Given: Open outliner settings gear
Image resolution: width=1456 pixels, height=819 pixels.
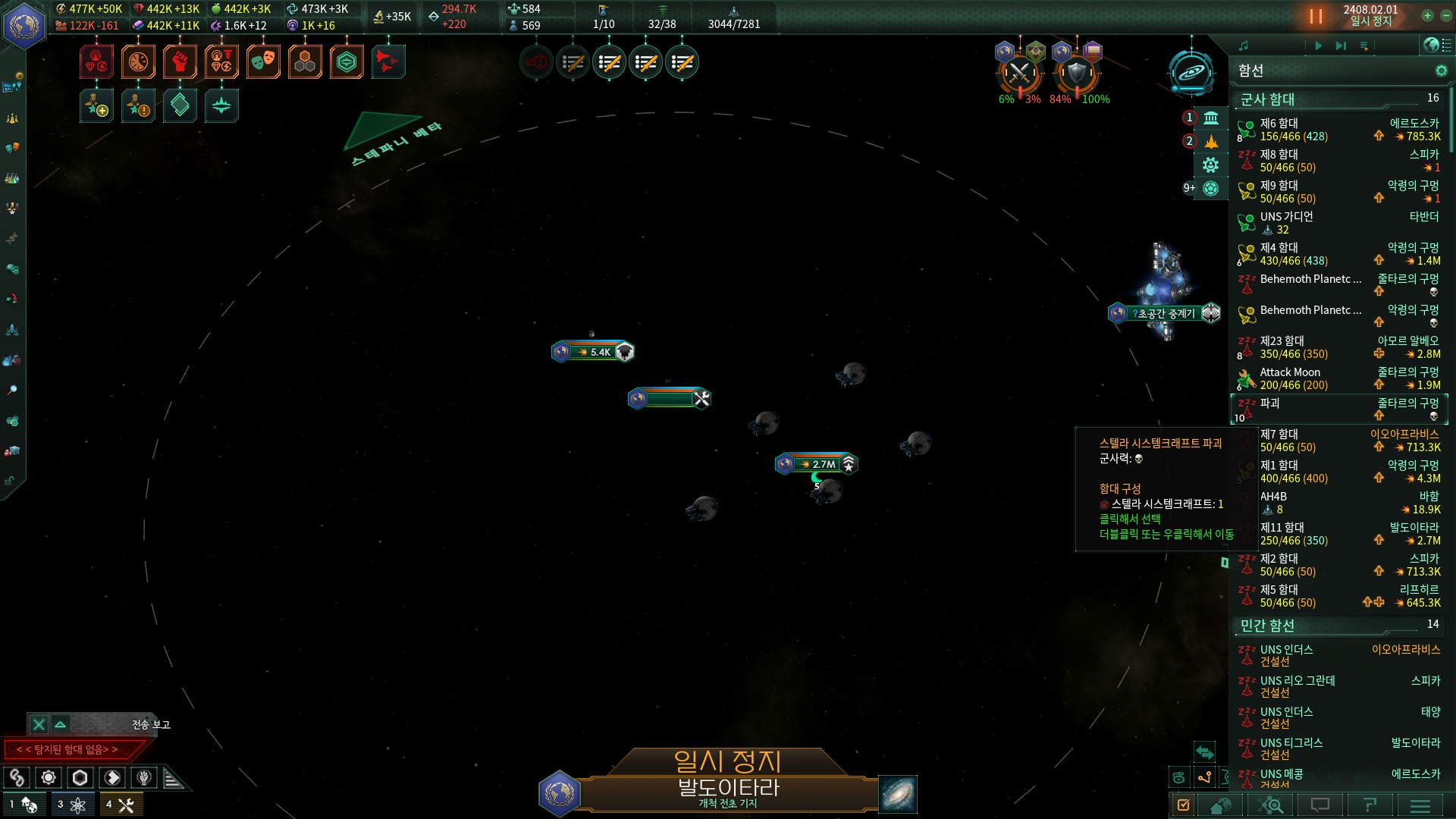Looking at the screenshot, I should (1441, 71).
